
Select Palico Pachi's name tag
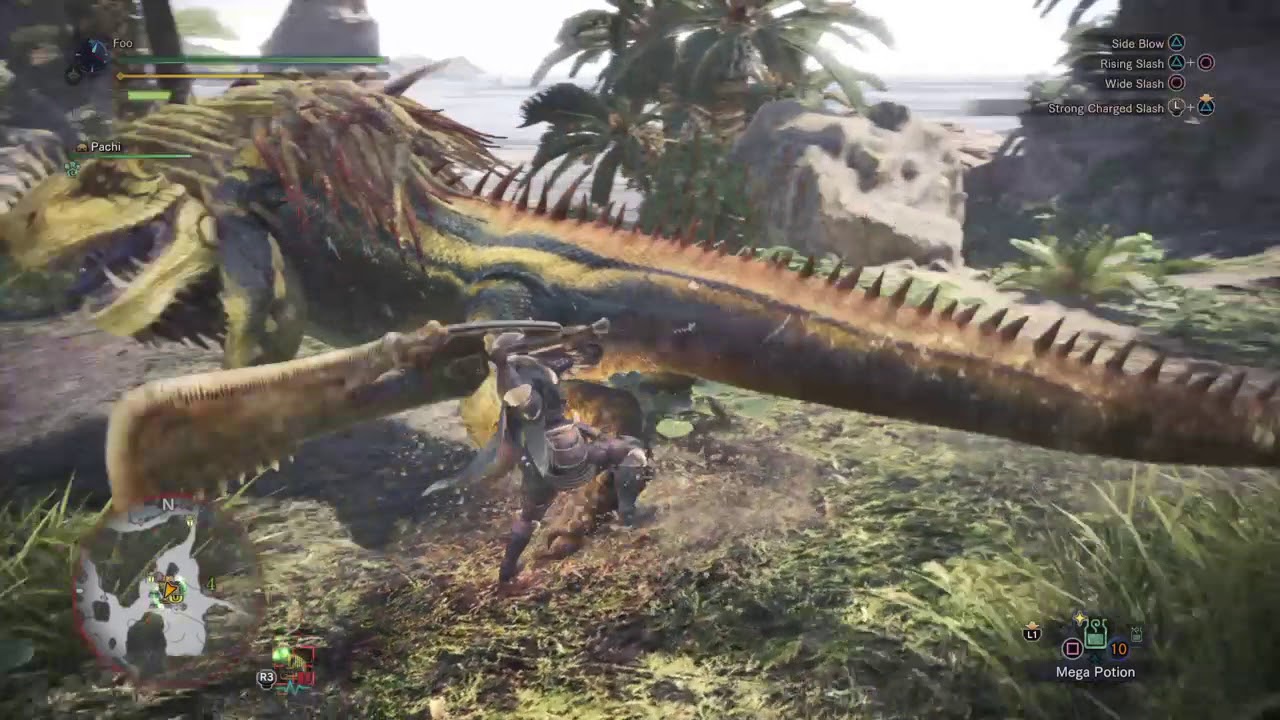pos(105,147)
